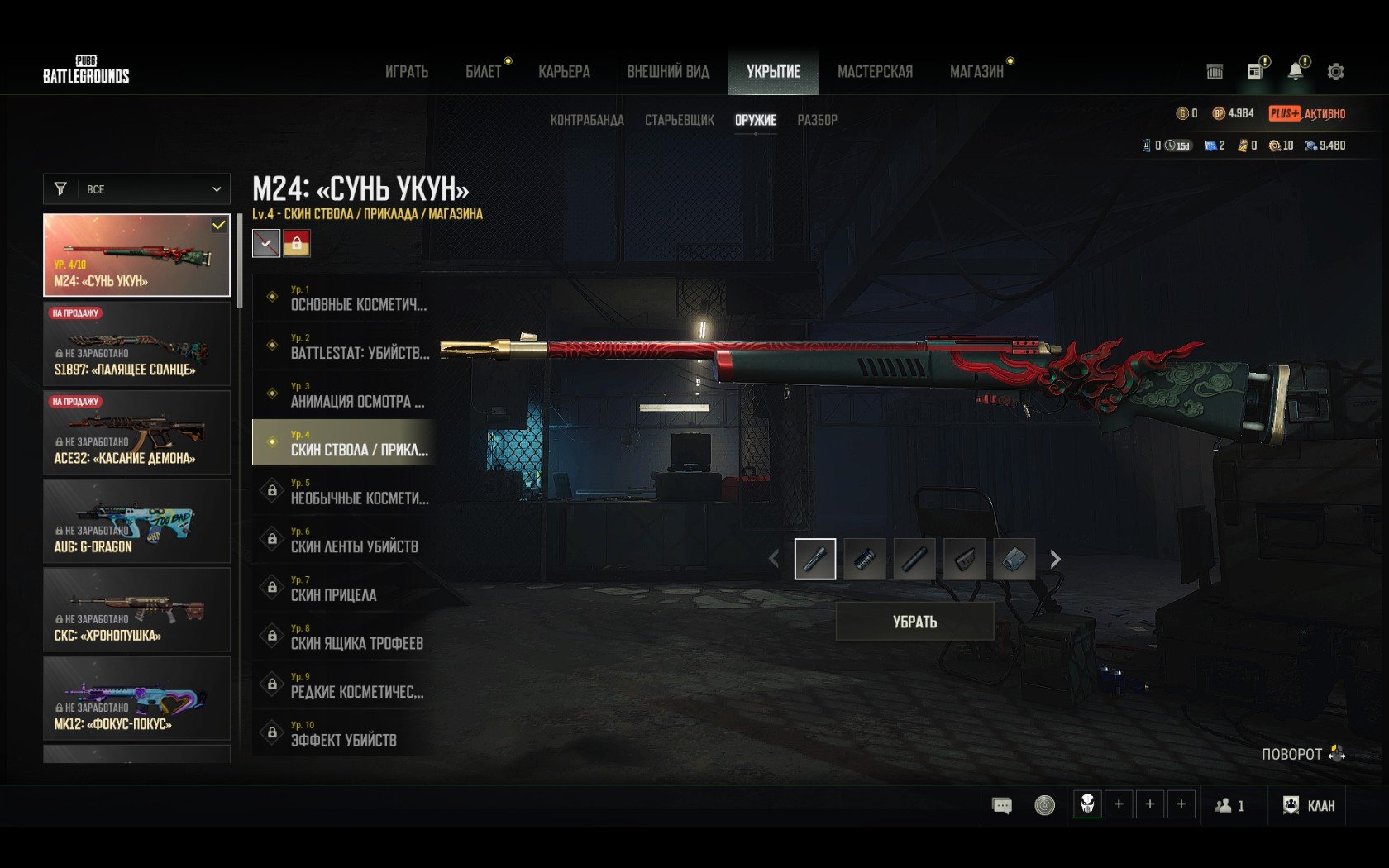Open the КЛАН panel

coord(1308,805)
